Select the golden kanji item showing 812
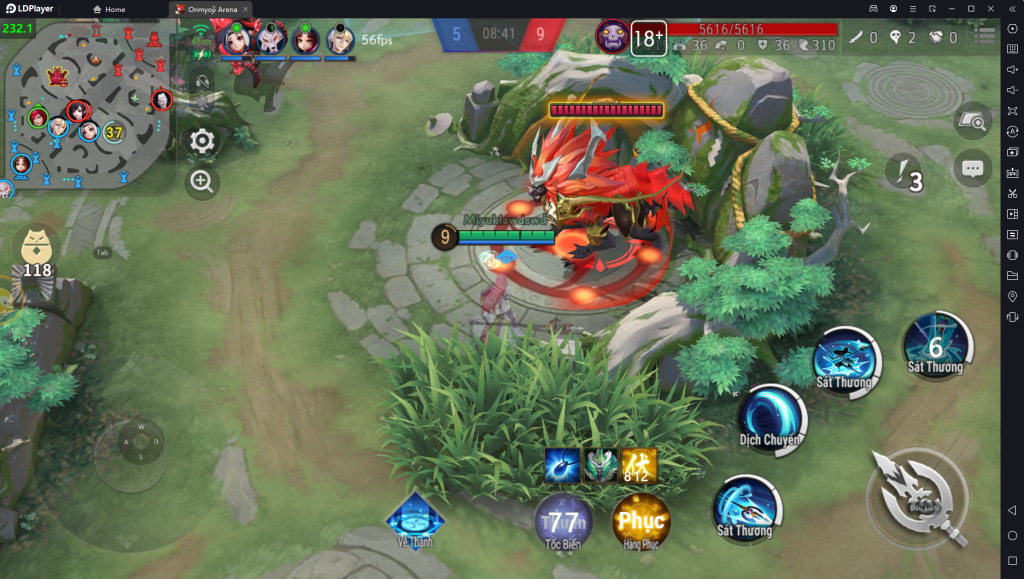The height and width of the screenshot is (579, 1024). click(x=639, y=466)
